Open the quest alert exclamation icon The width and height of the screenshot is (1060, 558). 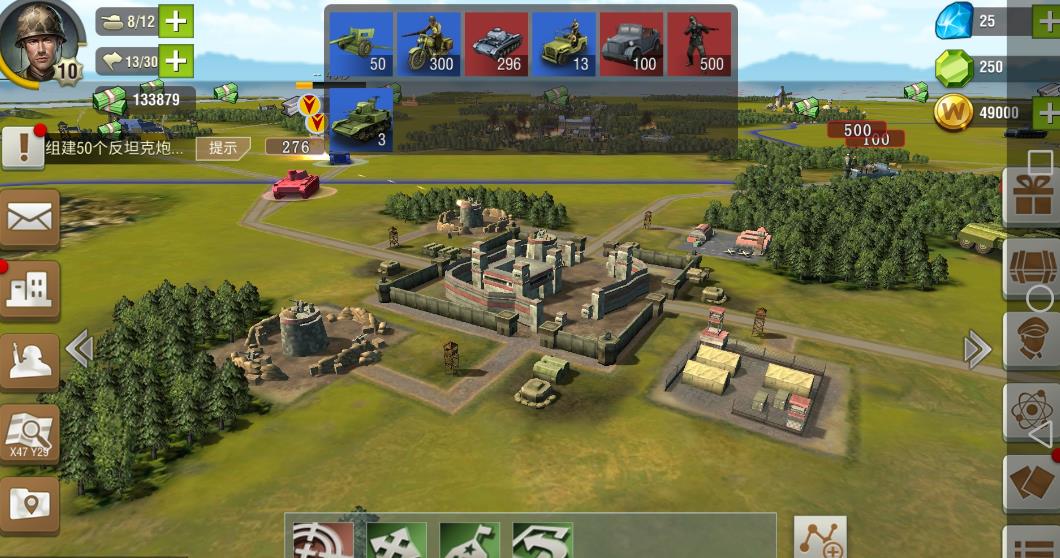point(22,148)
